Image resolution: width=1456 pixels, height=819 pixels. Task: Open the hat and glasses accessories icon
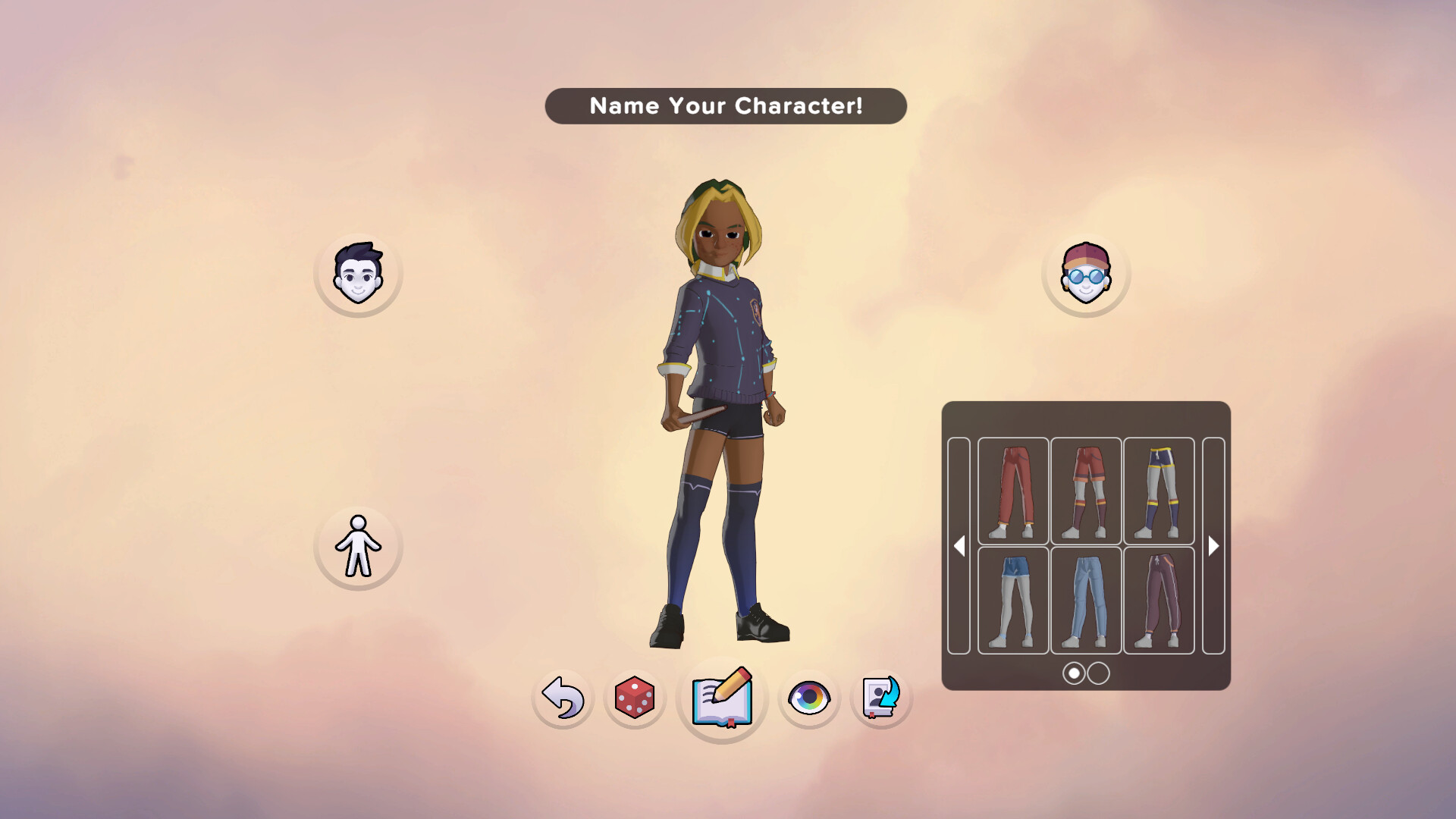point(1086,274)
